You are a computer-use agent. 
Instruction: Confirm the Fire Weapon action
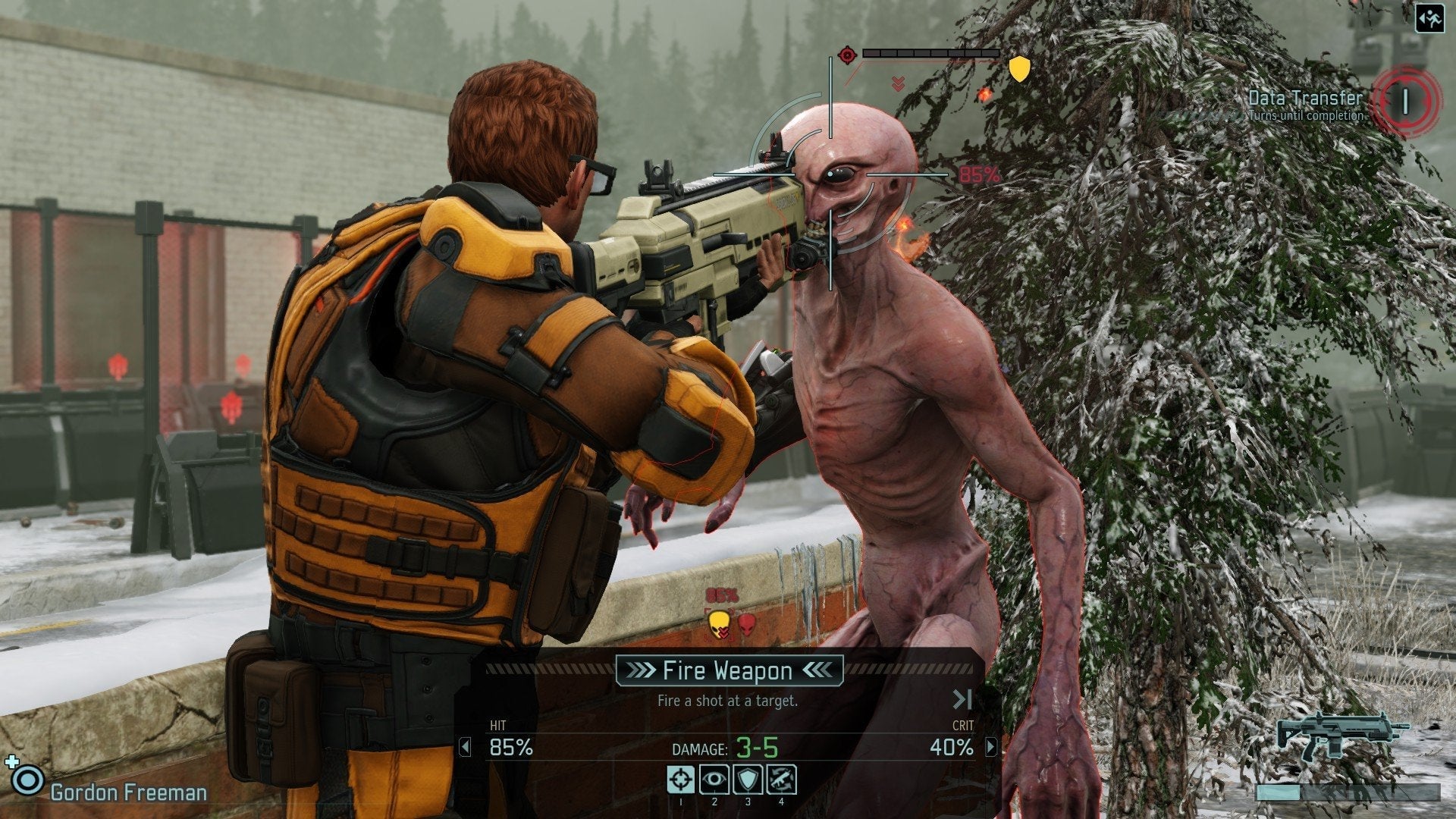coord(728,670)
